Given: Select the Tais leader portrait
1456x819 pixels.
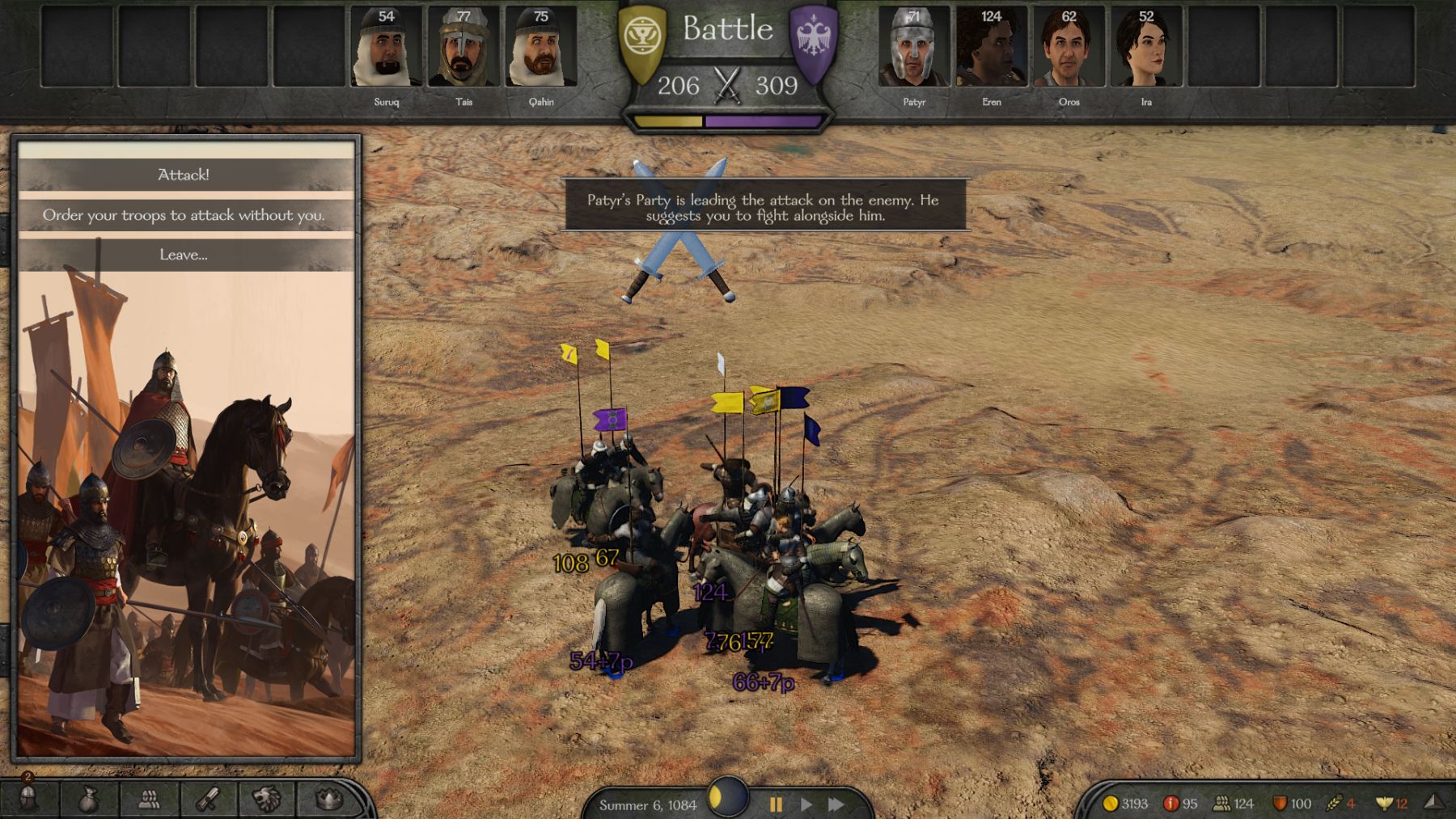Looking at the screenshot, I should [x=463, y=49].
